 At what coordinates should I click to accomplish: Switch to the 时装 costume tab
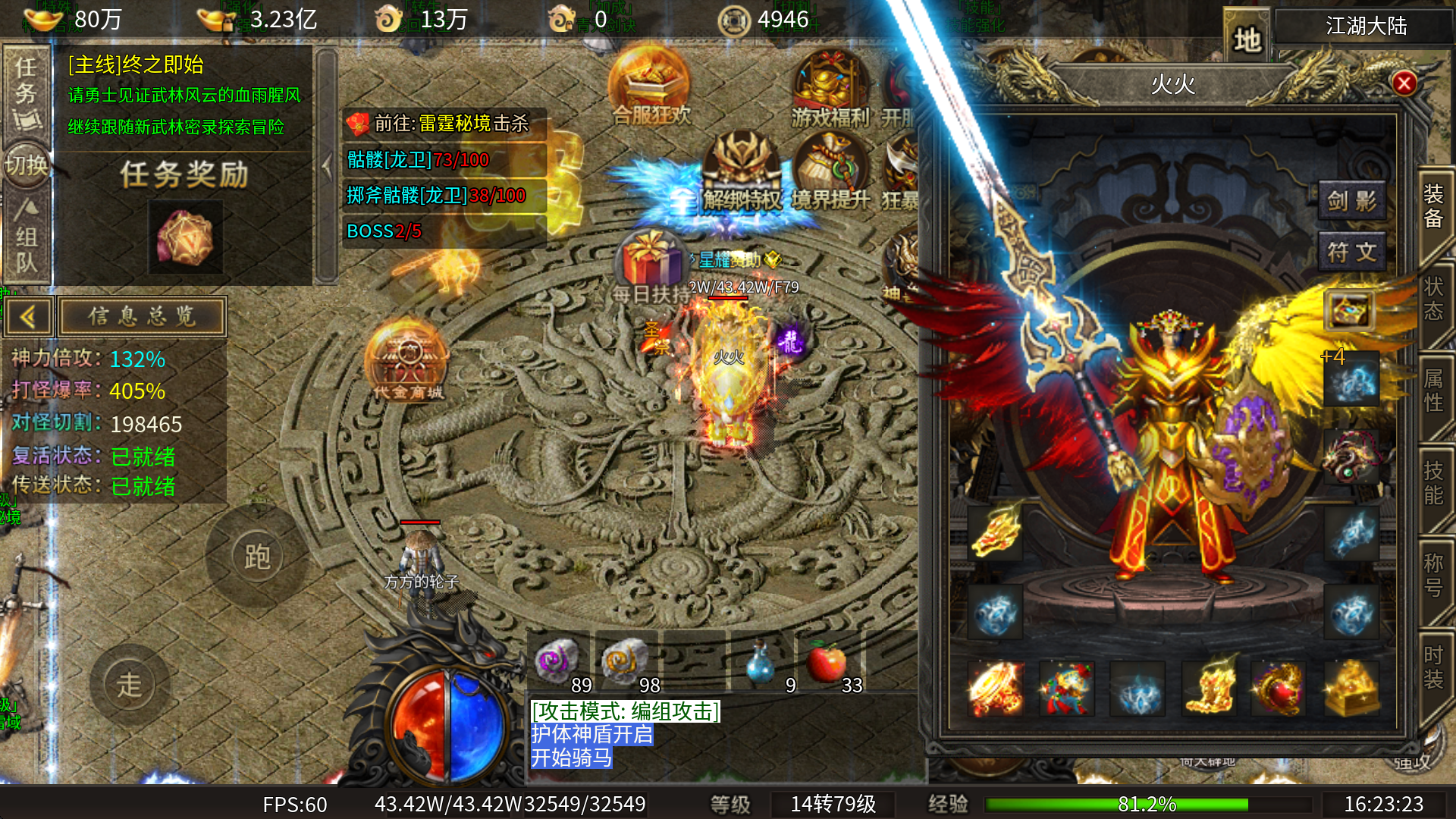point(1432,667)
